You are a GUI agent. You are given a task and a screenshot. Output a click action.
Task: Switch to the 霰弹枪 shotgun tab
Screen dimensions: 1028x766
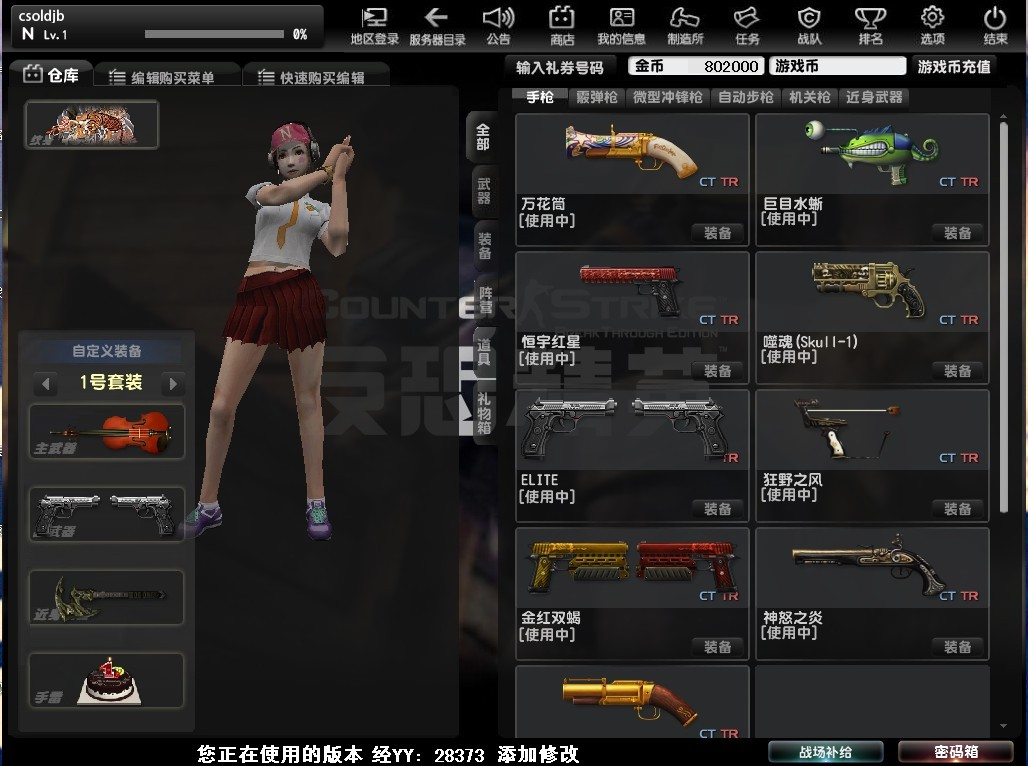pyautogui.click(x=597, y=97)
